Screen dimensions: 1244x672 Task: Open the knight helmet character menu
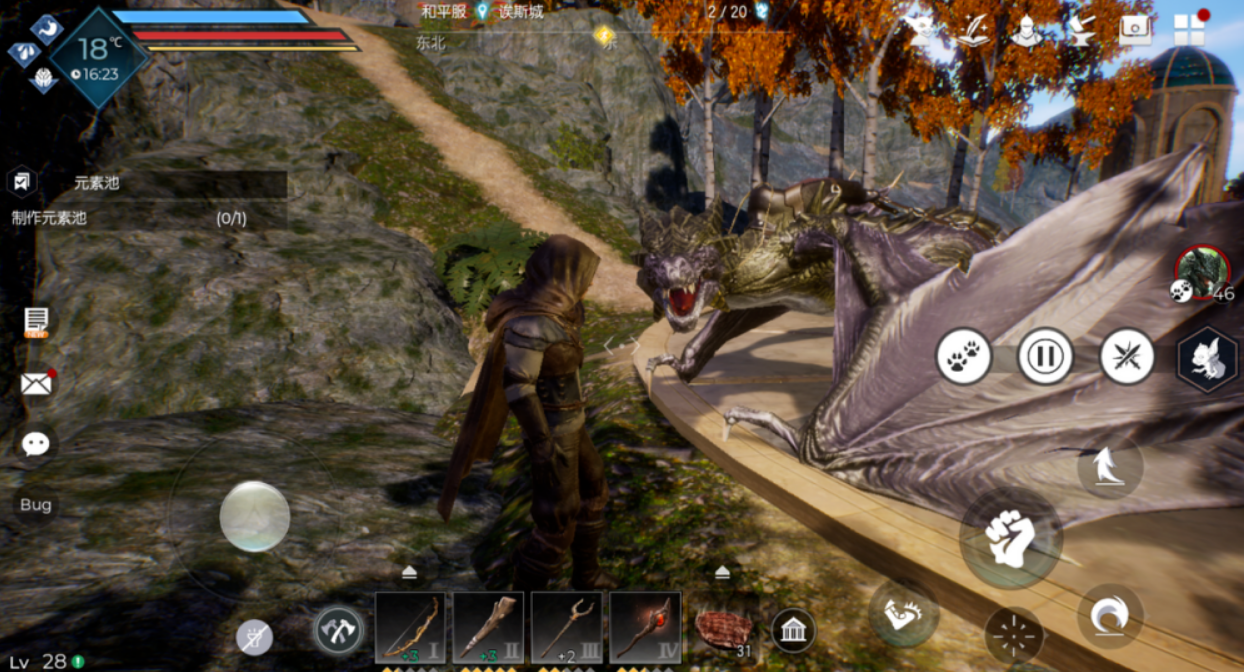(1024, 31)
